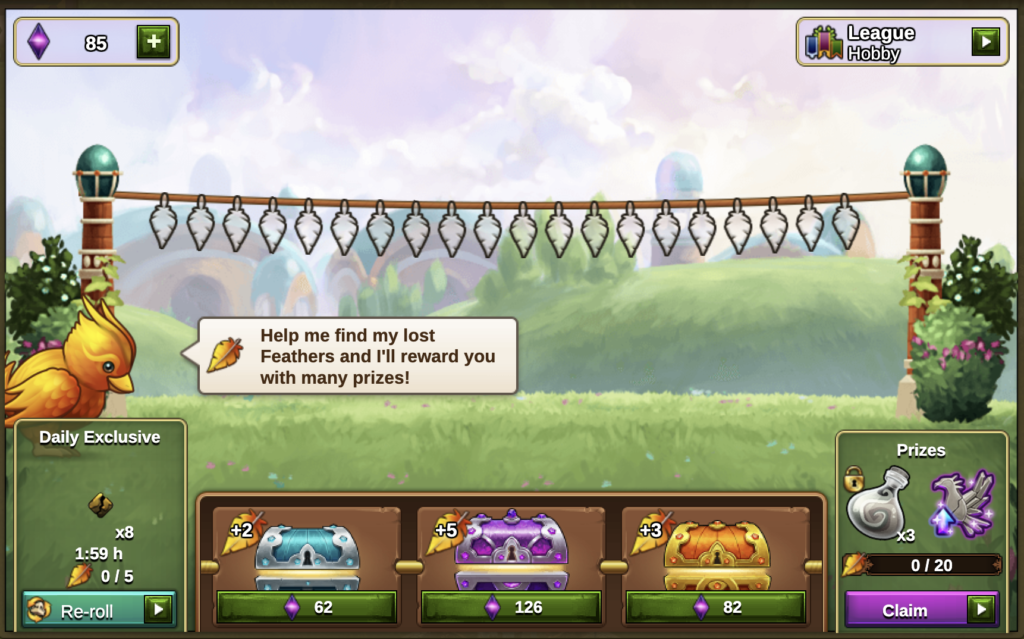Claim the feather prizes
The height and width of the screenshot is (639, 1024).
pyautogui.click(x=921, y=609)
